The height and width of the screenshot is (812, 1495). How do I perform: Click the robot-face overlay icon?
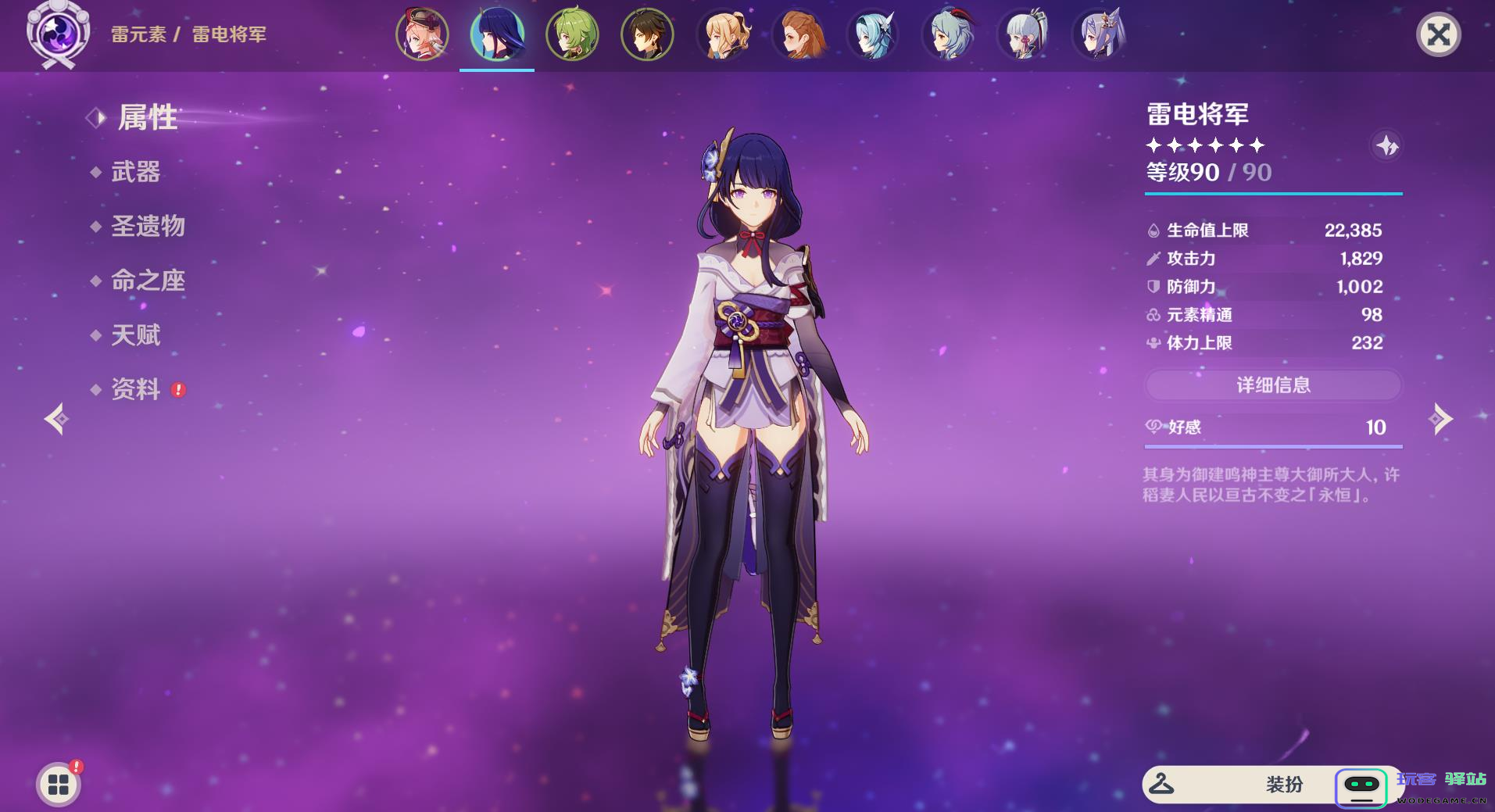tap(1361, 786)
